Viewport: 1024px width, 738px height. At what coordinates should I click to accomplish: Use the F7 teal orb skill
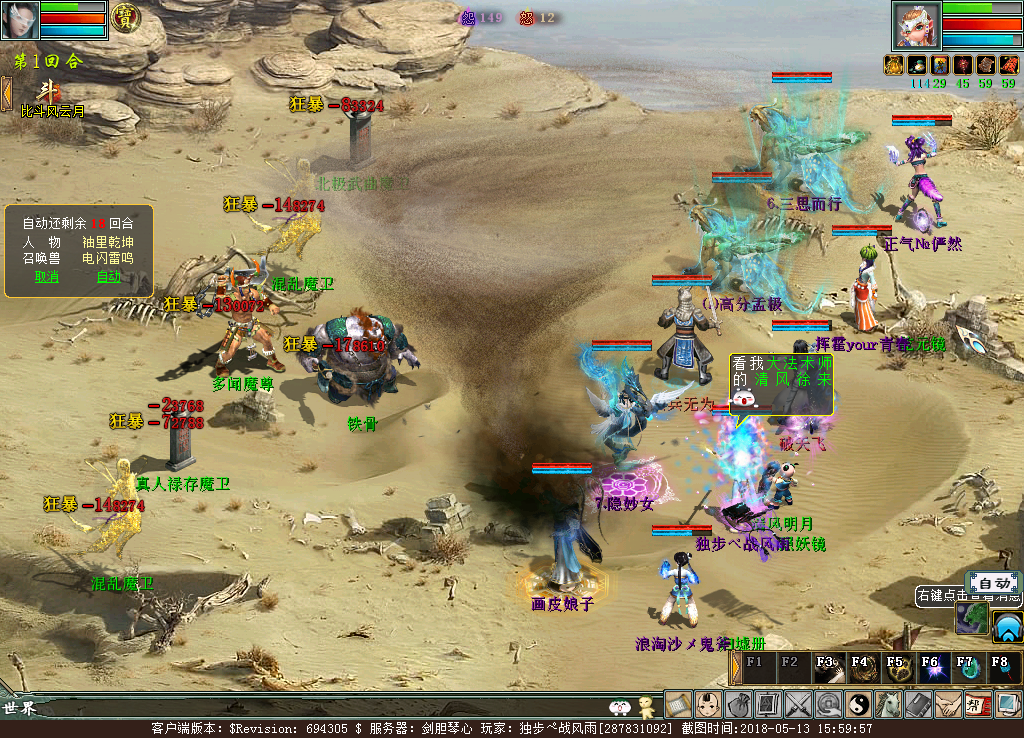pos(965,667)
